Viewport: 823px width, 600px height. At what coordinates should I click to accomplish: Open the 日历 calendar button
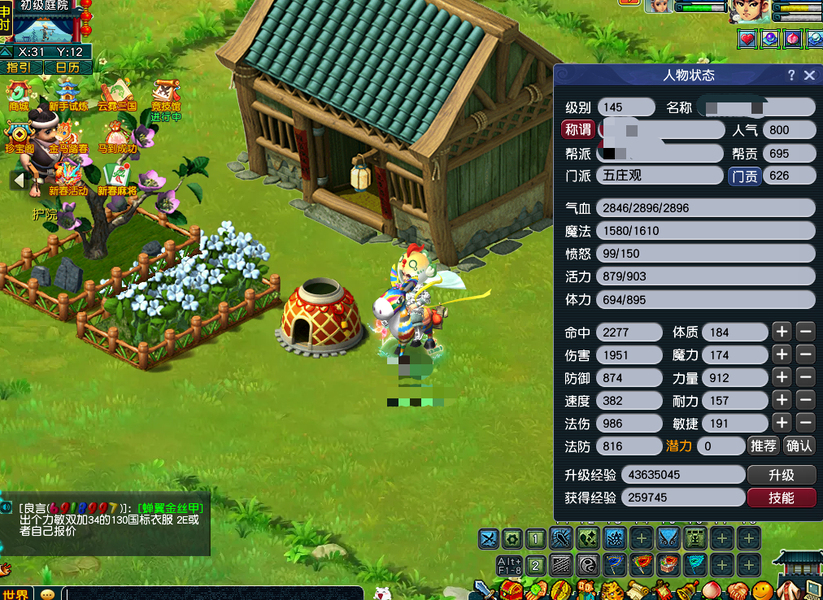tap(67, 68)
